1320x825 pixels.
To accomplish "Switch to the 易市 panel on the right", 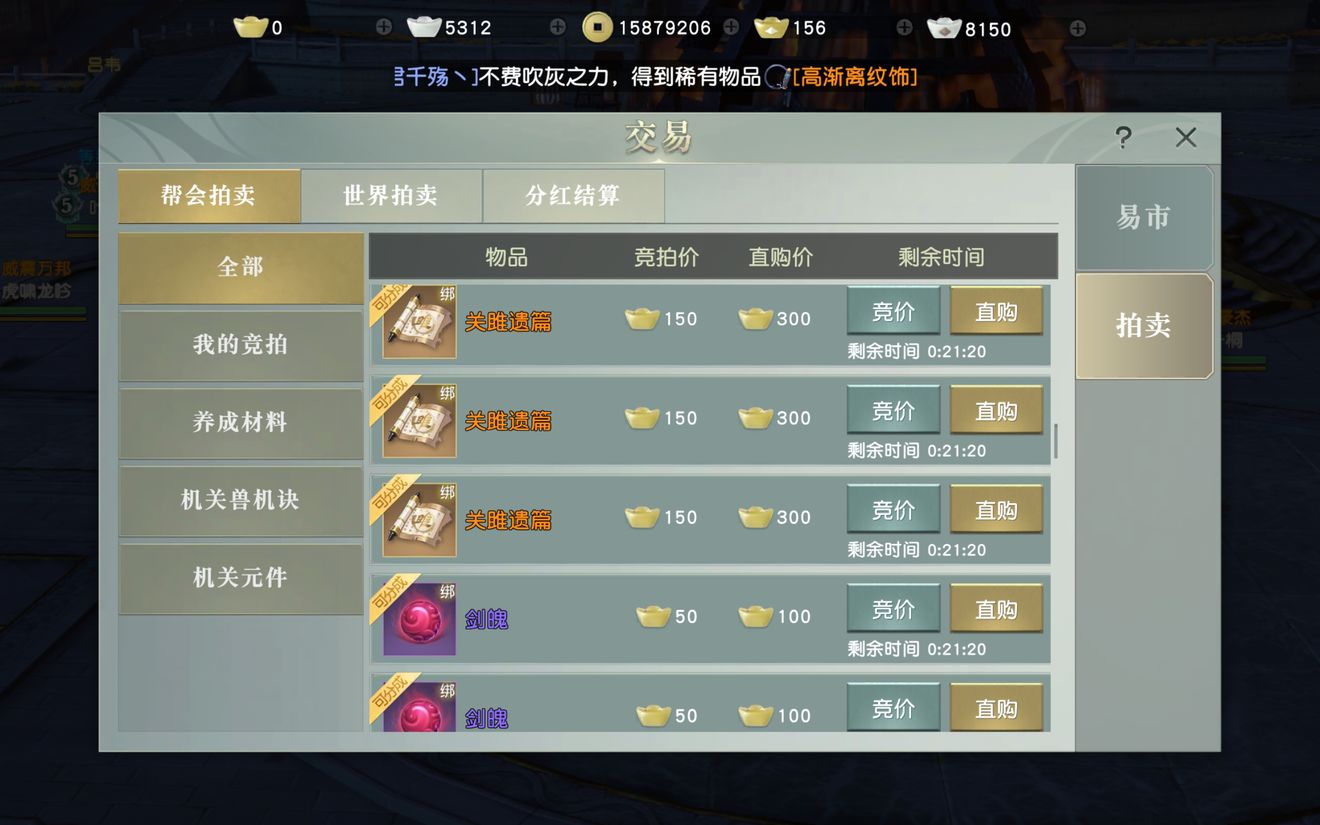I will tap(1144, 216).
